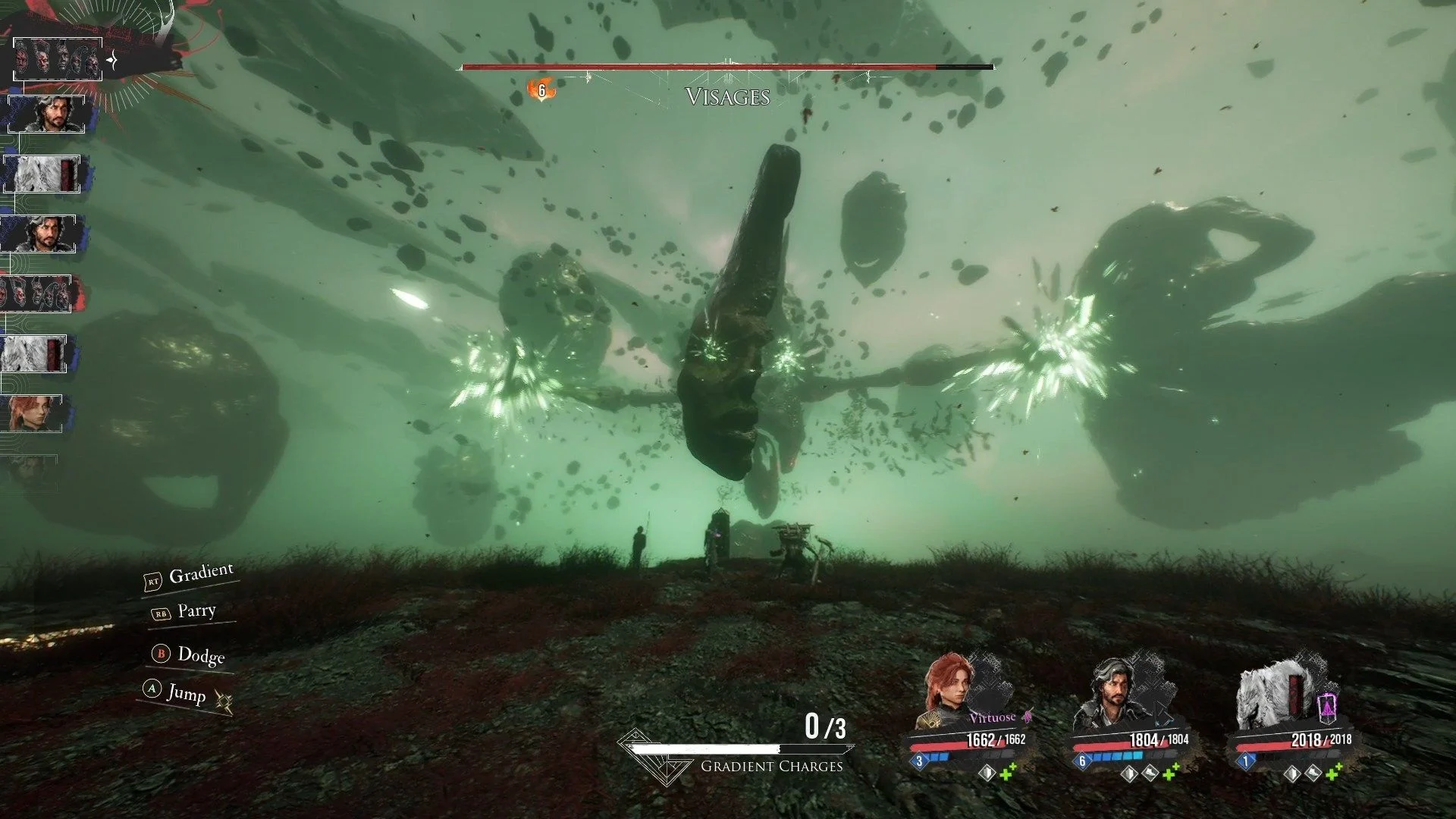Click the burn status icon on Visages

(541, 91)
